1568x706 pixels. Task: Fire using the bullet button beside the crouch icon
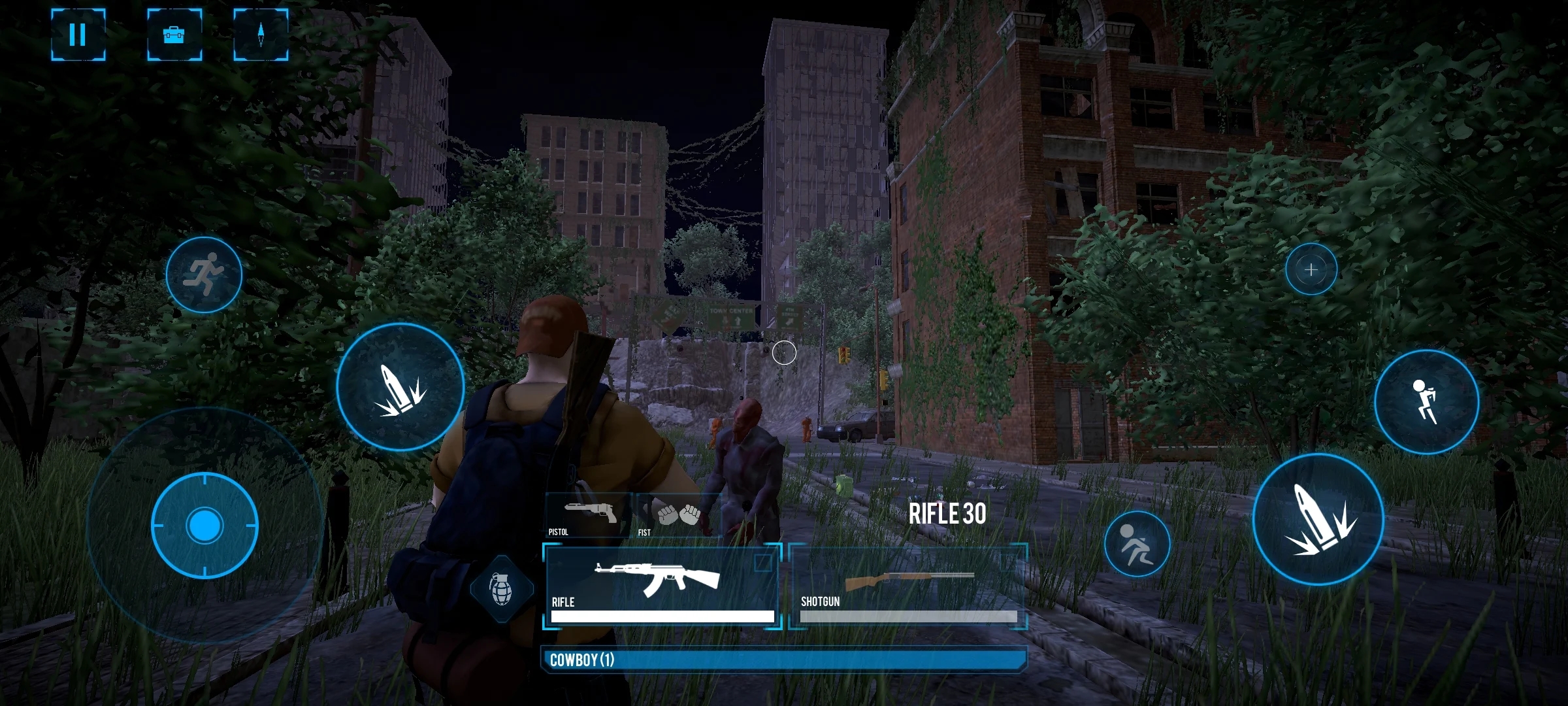[1318, 519]
